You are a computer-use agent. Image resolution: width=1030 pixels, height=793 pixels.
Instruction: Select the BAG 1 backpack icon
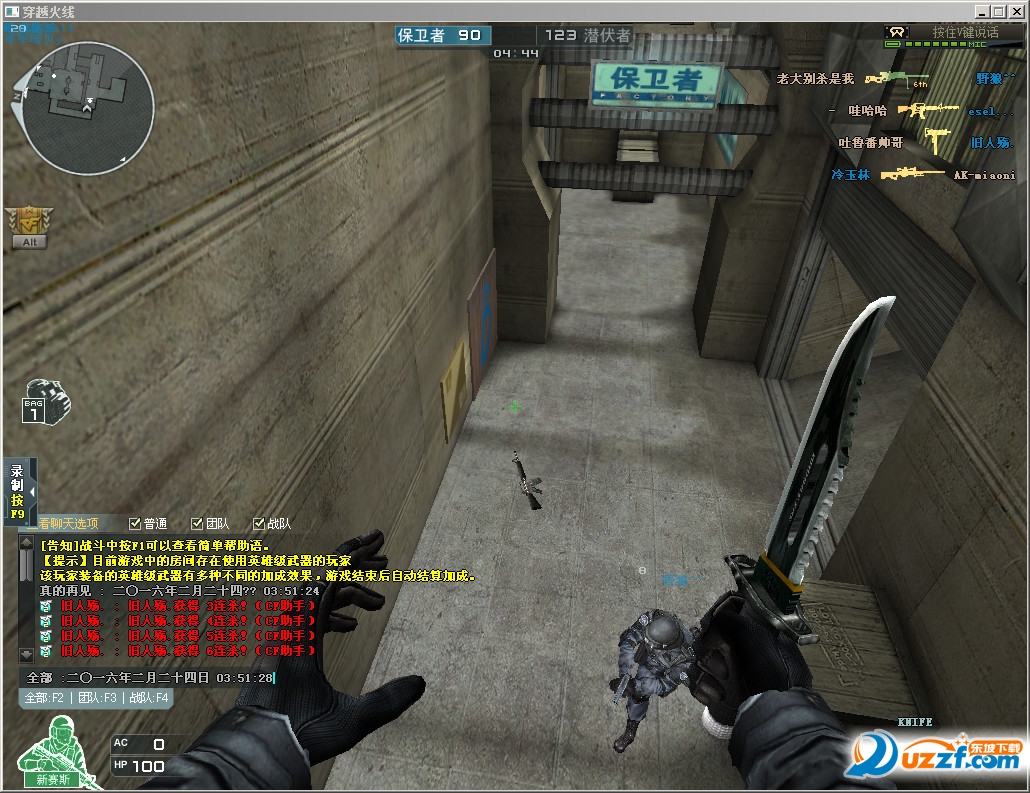click(x=45, y=401)
